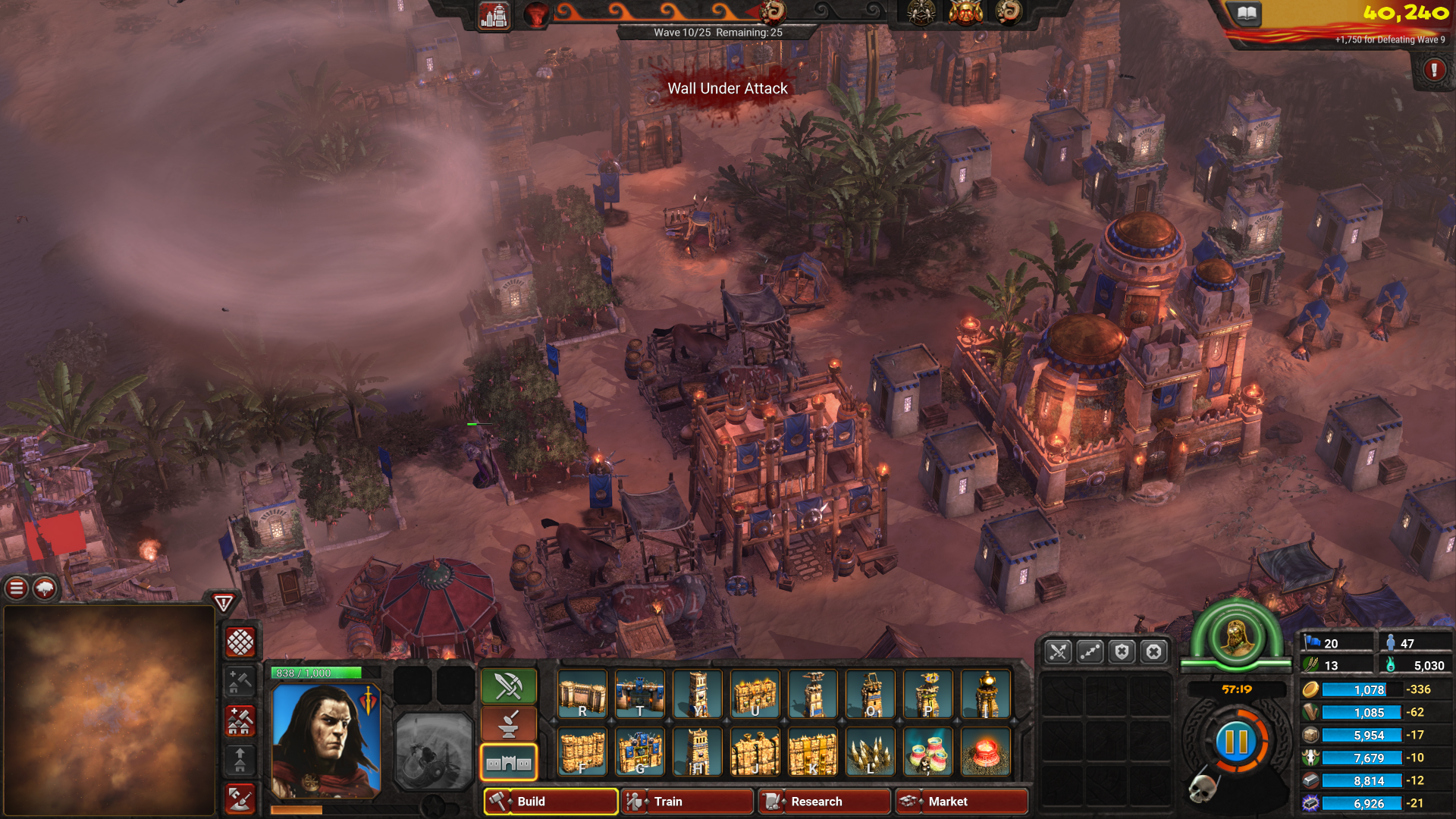Open the journal book icon
Image resolution: width=1456 pixels, height=819 pixels.
pos(1247,13)
